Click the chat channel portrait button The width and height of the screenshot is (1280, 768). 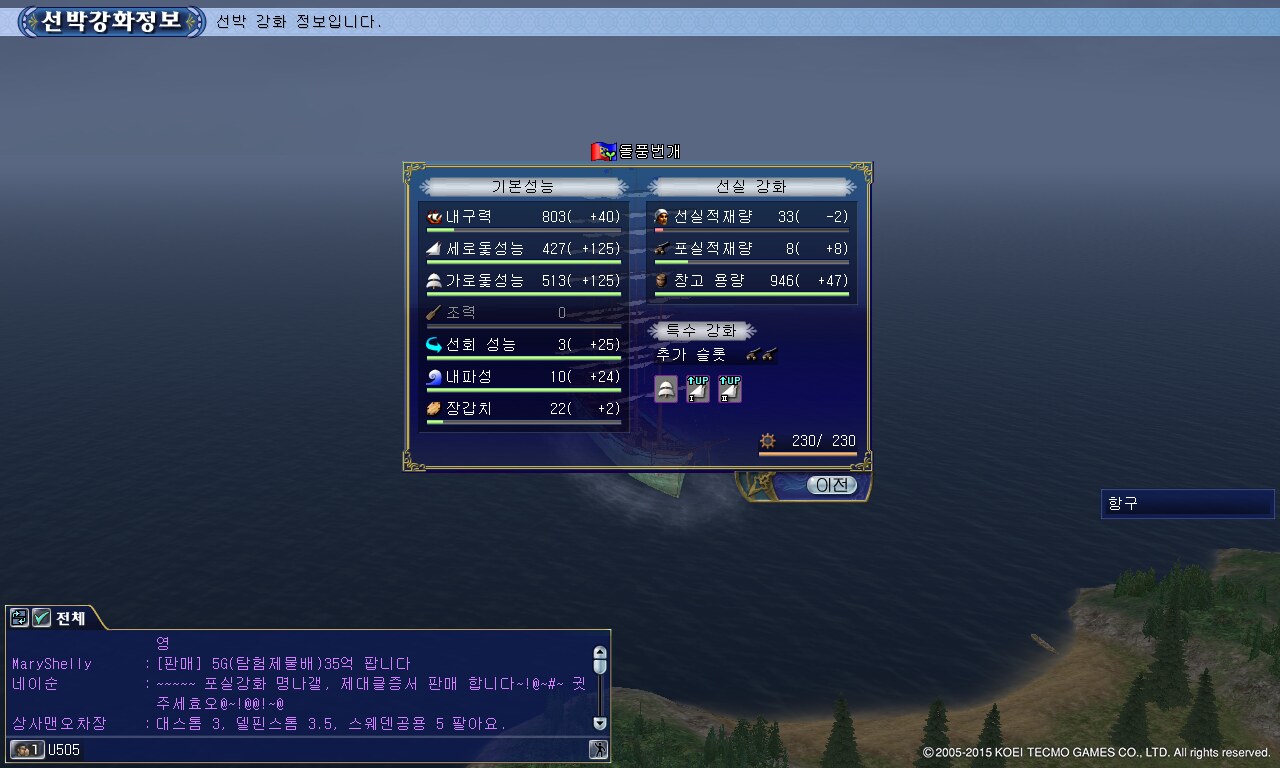point(27,749)
